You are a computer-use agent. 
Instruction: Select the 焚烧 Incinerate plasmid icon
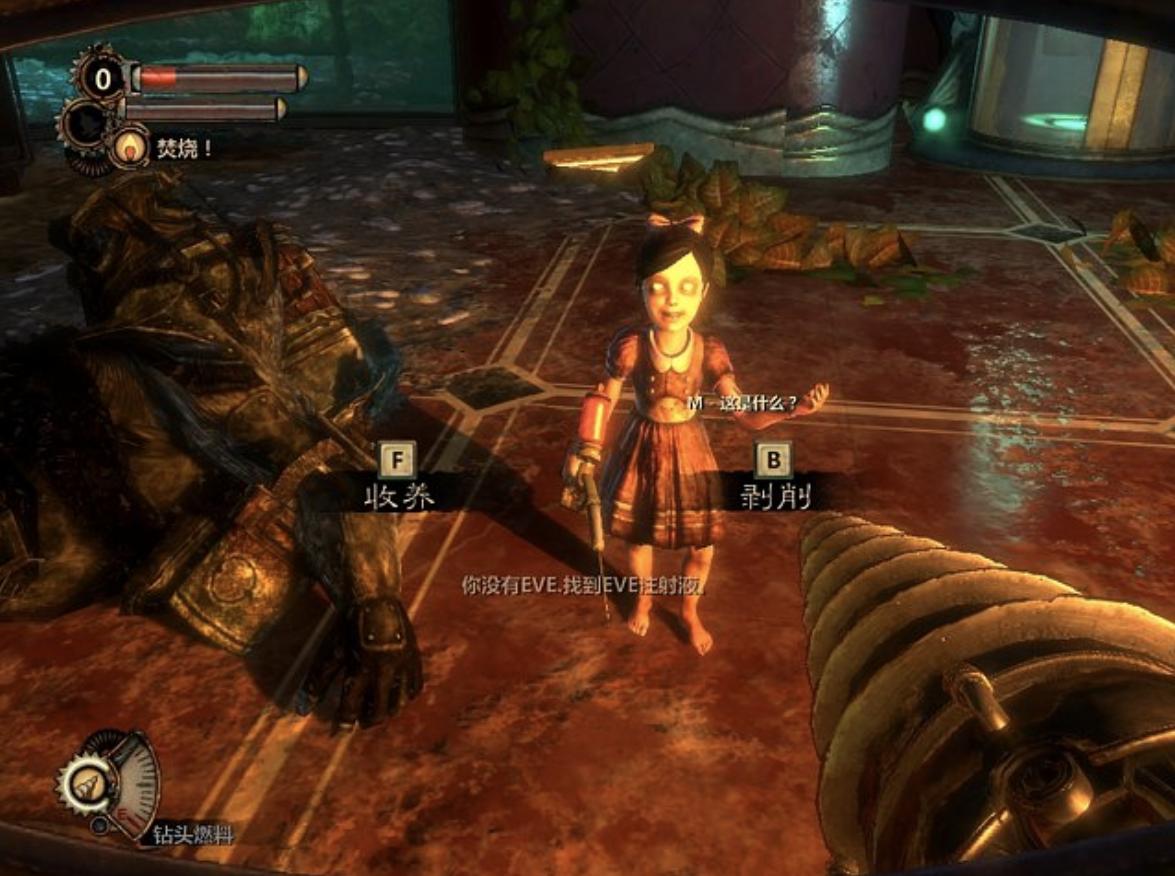pyautogui.click(x=130, y=149)
